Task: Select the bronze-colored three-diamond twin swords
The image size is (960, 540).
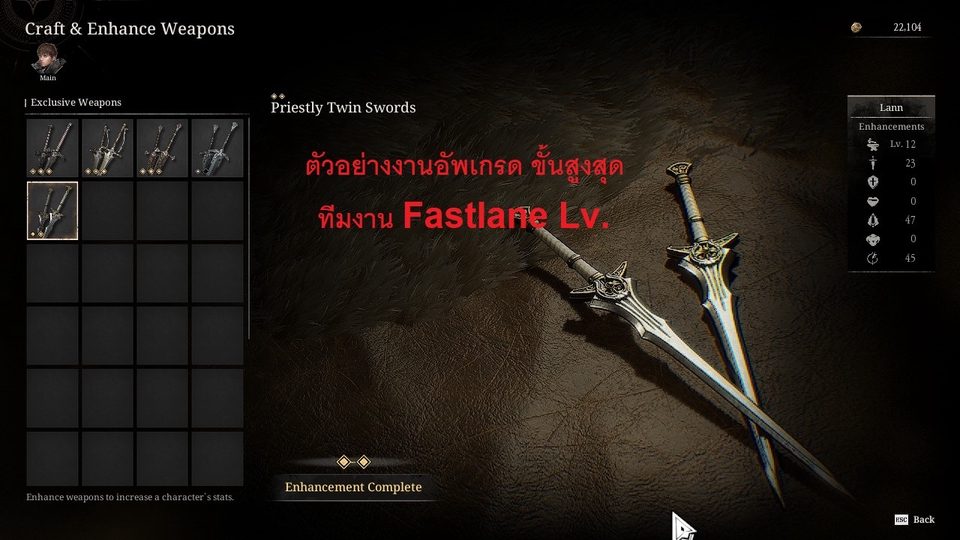Action: 162,148
